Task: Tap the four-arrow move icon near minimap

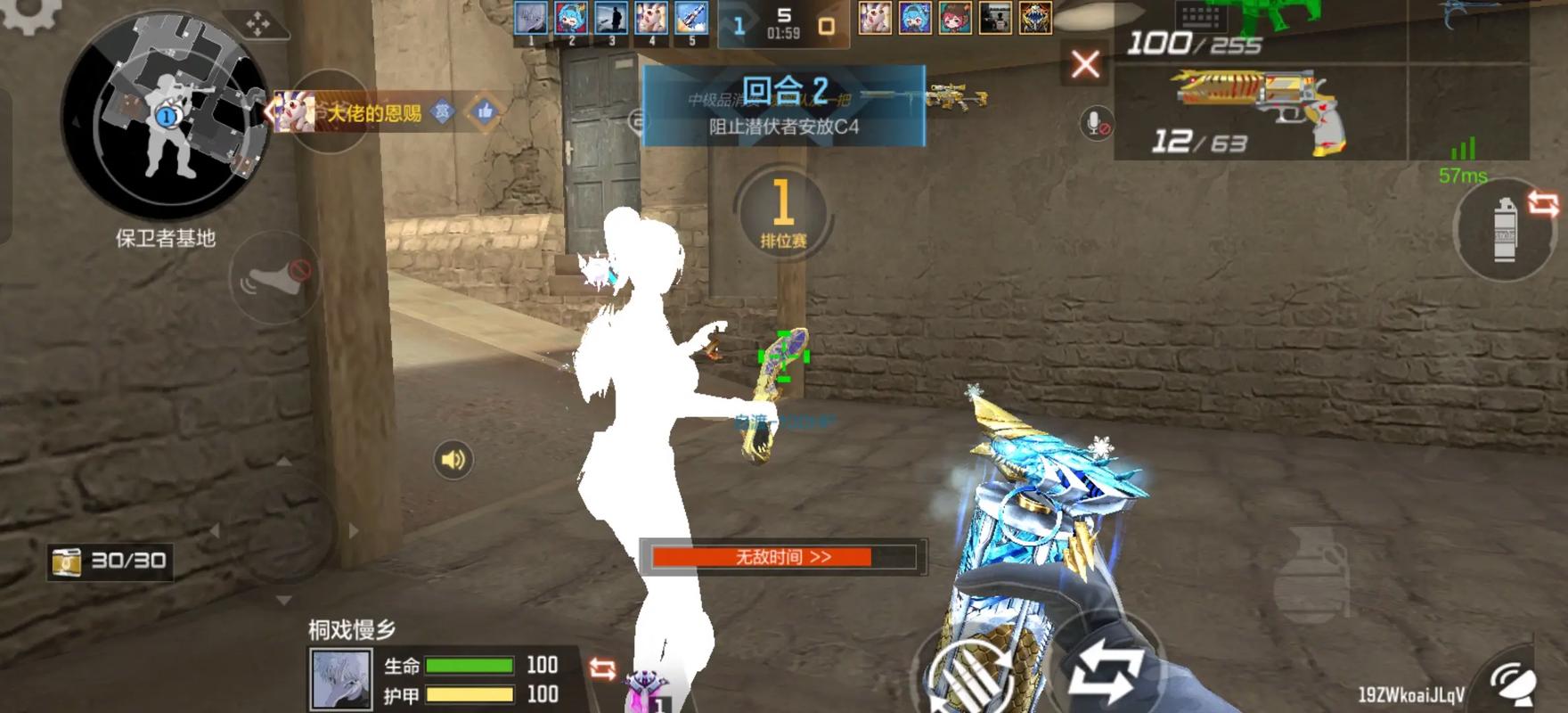Action: (257, 24)
